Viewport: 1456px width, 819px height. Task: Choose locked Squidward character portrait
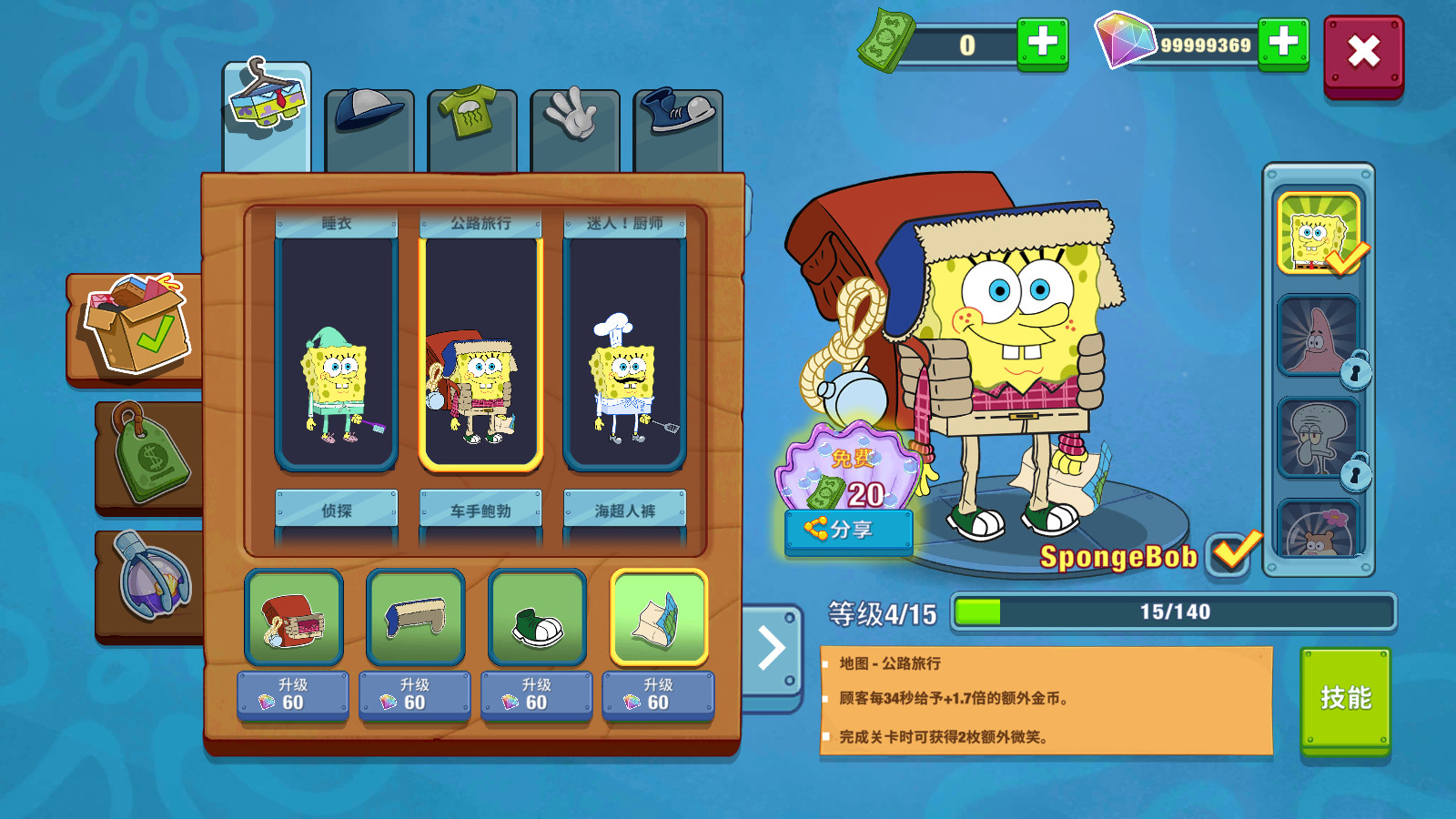[x=1319, y=438]
